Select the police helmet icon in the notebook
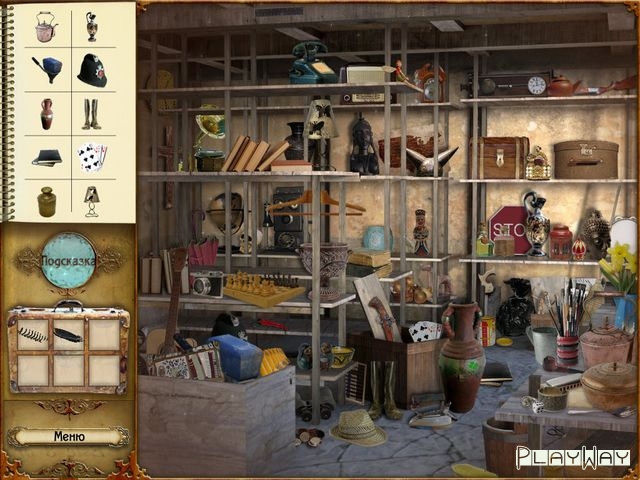Viewport: 640px width, 480px height. (x=92, y=70)
